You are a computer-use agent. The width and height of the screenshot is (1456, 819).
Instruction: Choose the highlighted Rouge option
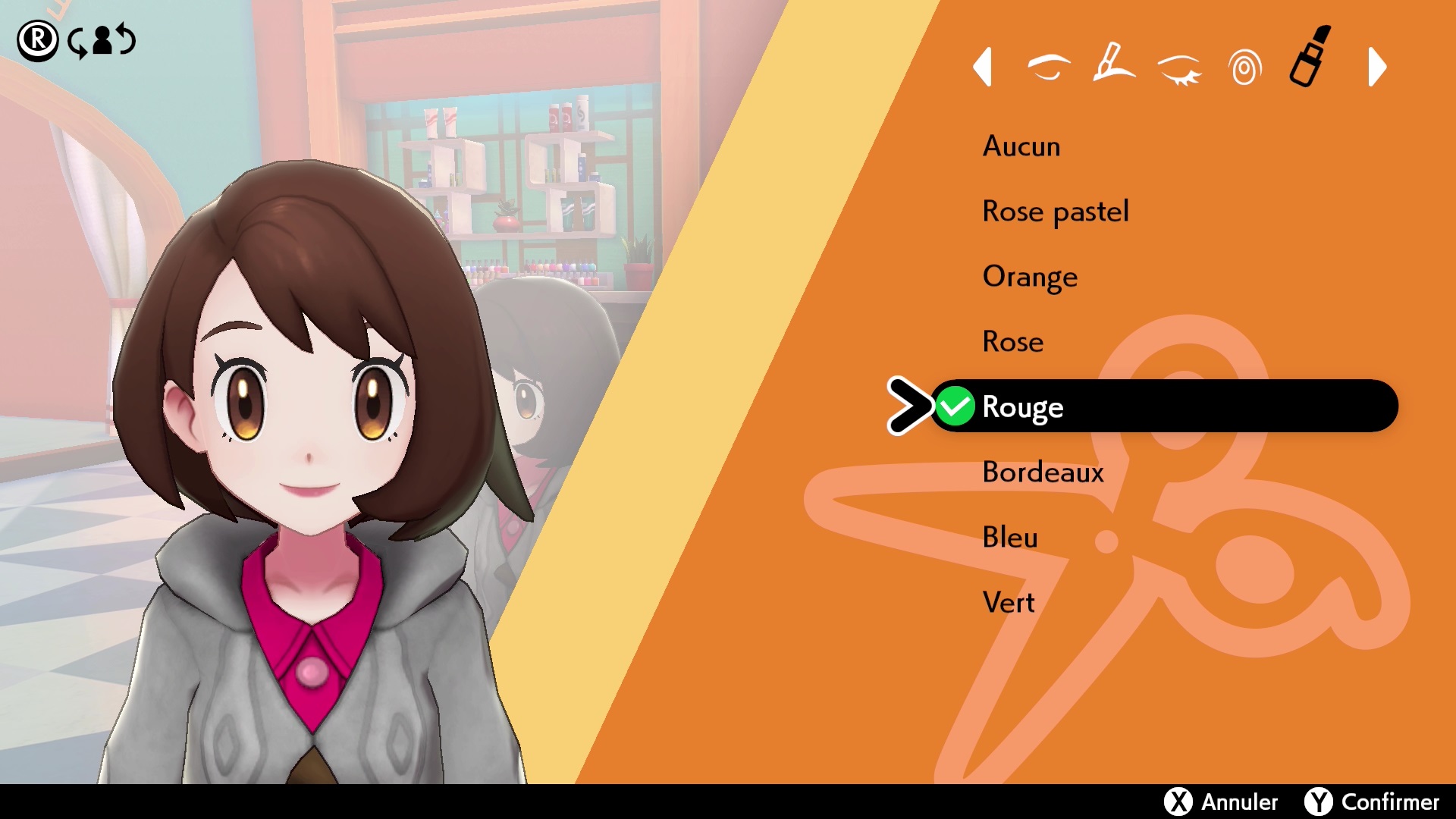tap(1022, 407)
